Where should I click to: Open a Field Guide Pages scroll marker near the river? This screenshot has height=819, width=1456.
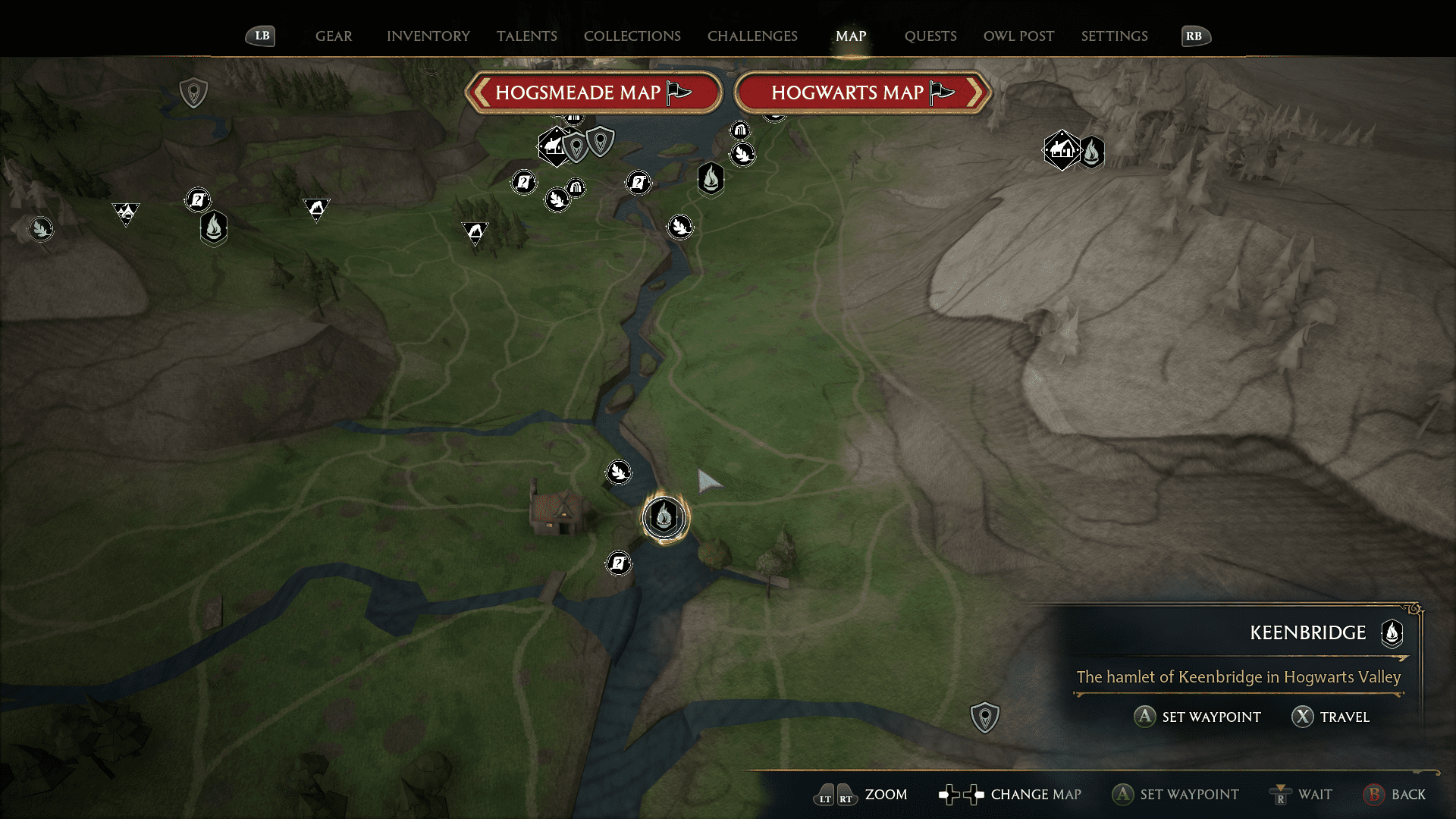click(639, 183)
